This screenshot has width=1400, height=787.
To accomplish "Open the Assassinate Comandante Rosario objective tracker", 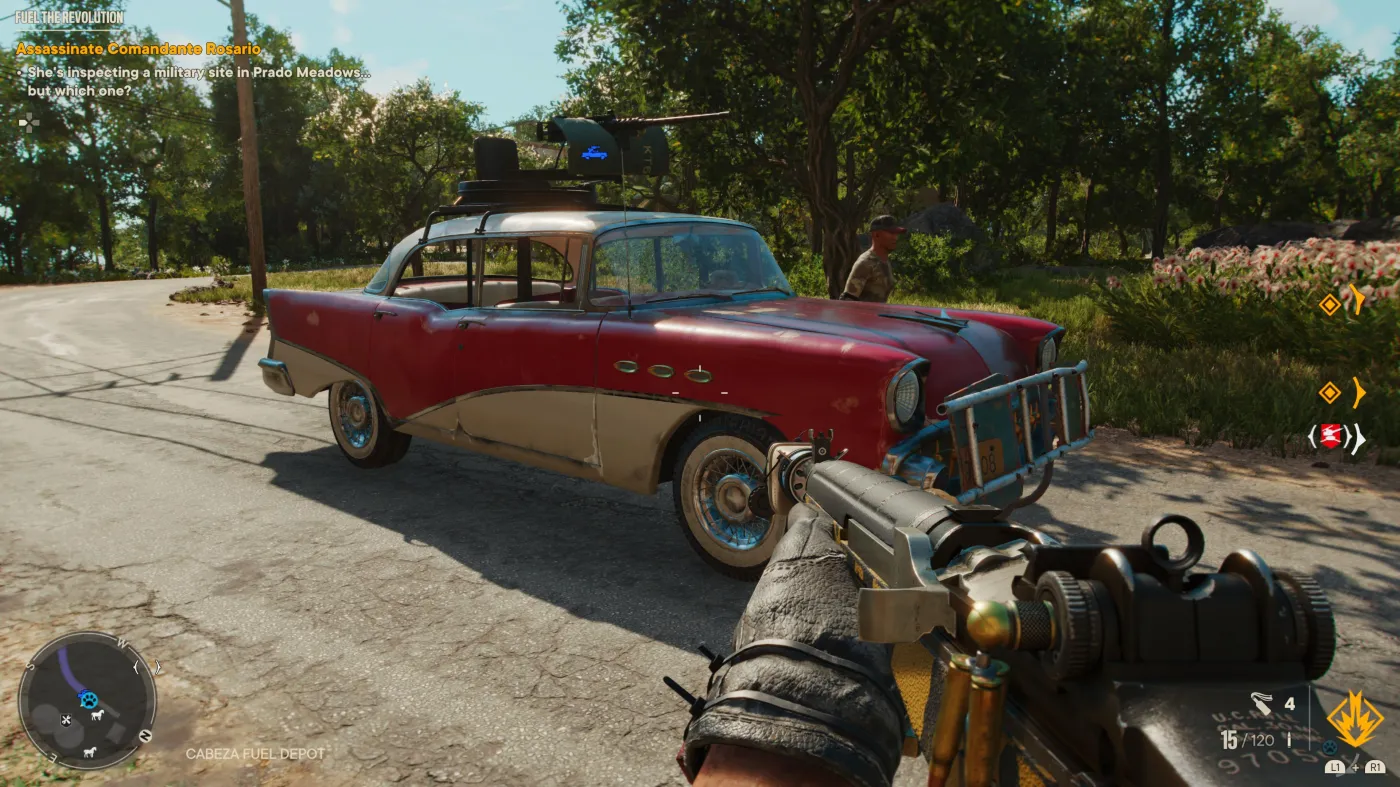I will point(138,49).
